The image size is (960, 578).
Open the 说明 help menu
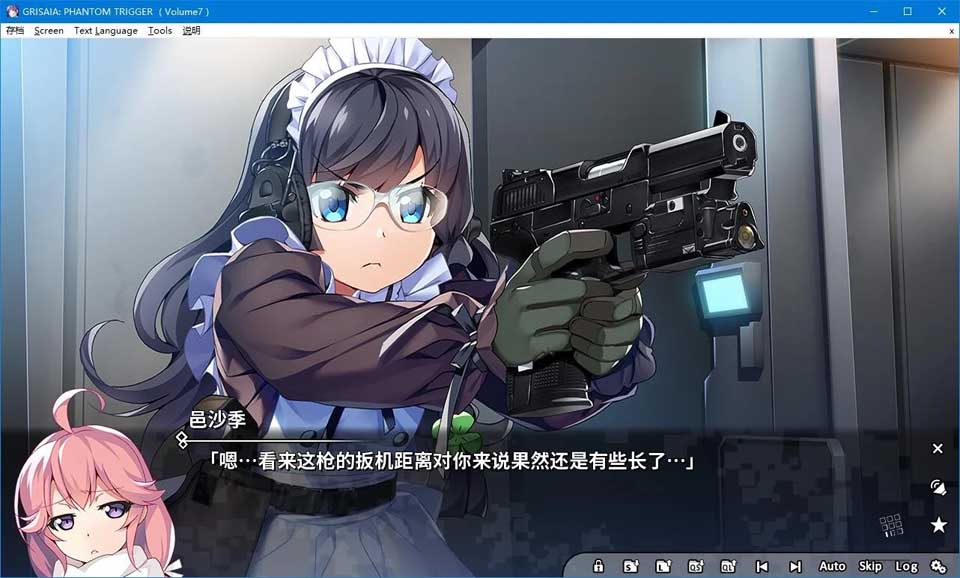click(191, 31)
